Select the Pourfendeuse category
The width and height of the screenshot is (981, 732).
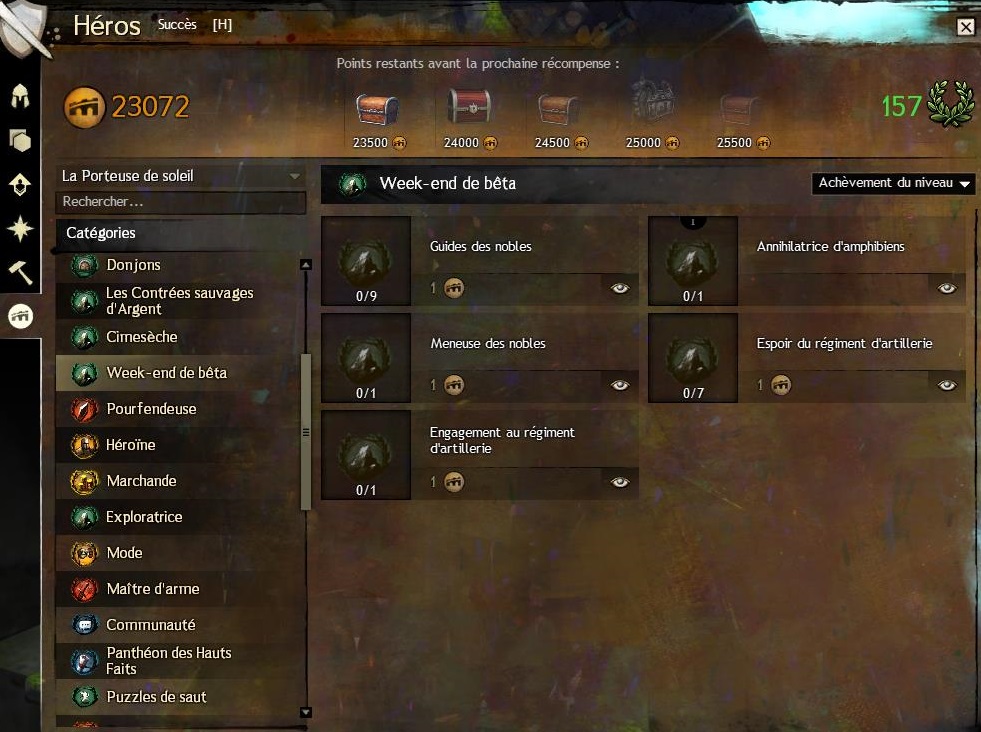point(151,409)
